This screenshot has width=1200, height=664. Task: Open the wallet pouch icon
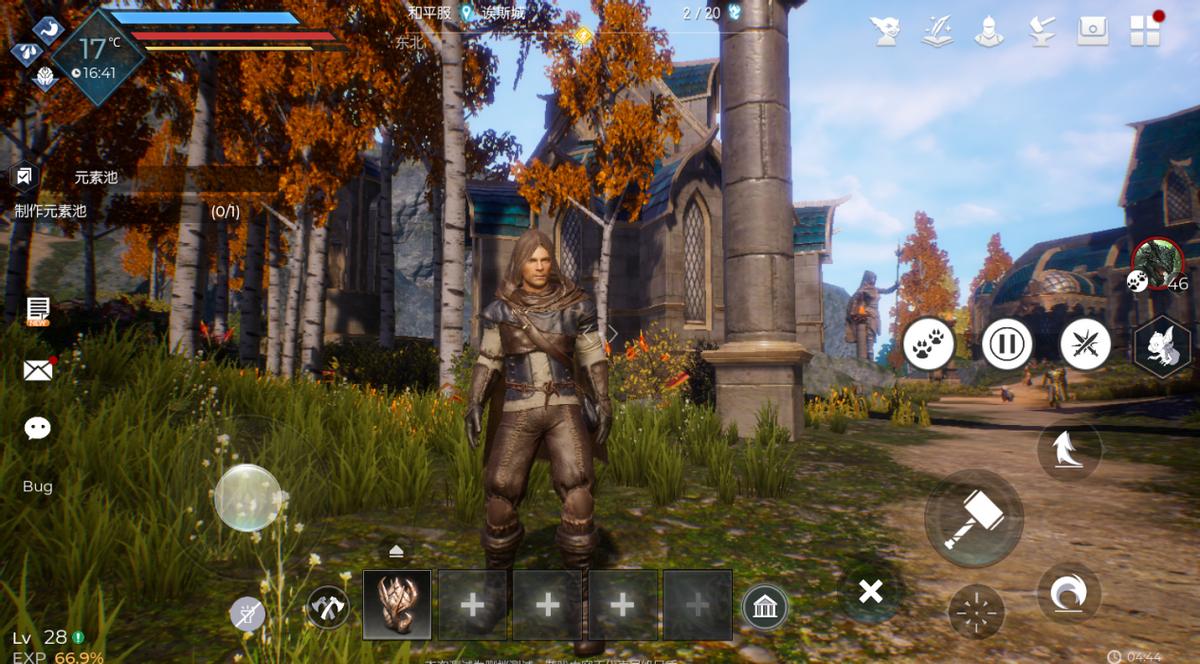1093,31
